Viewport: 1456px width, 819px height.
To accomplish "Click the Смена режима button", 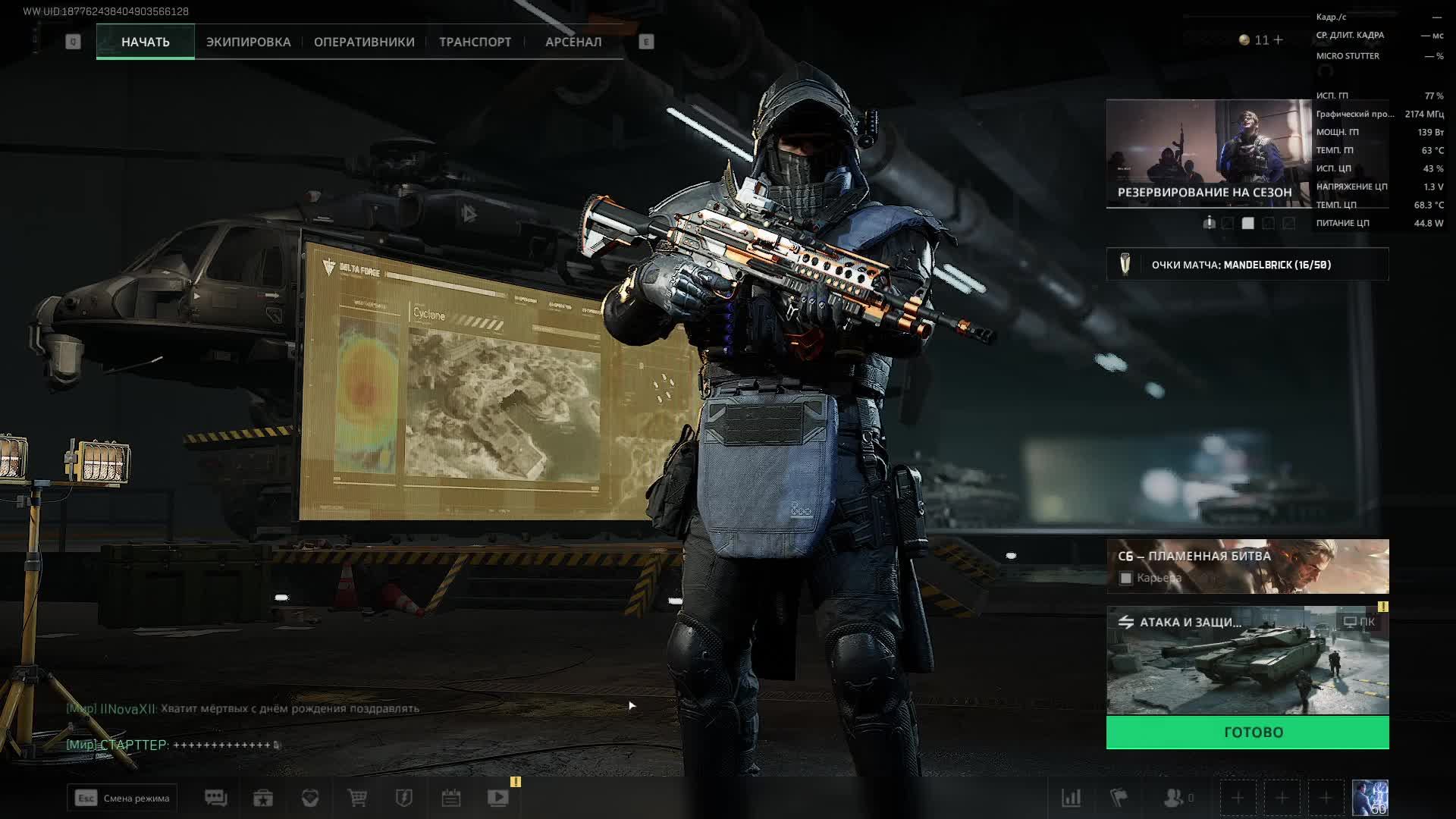I will pos(122,798).
